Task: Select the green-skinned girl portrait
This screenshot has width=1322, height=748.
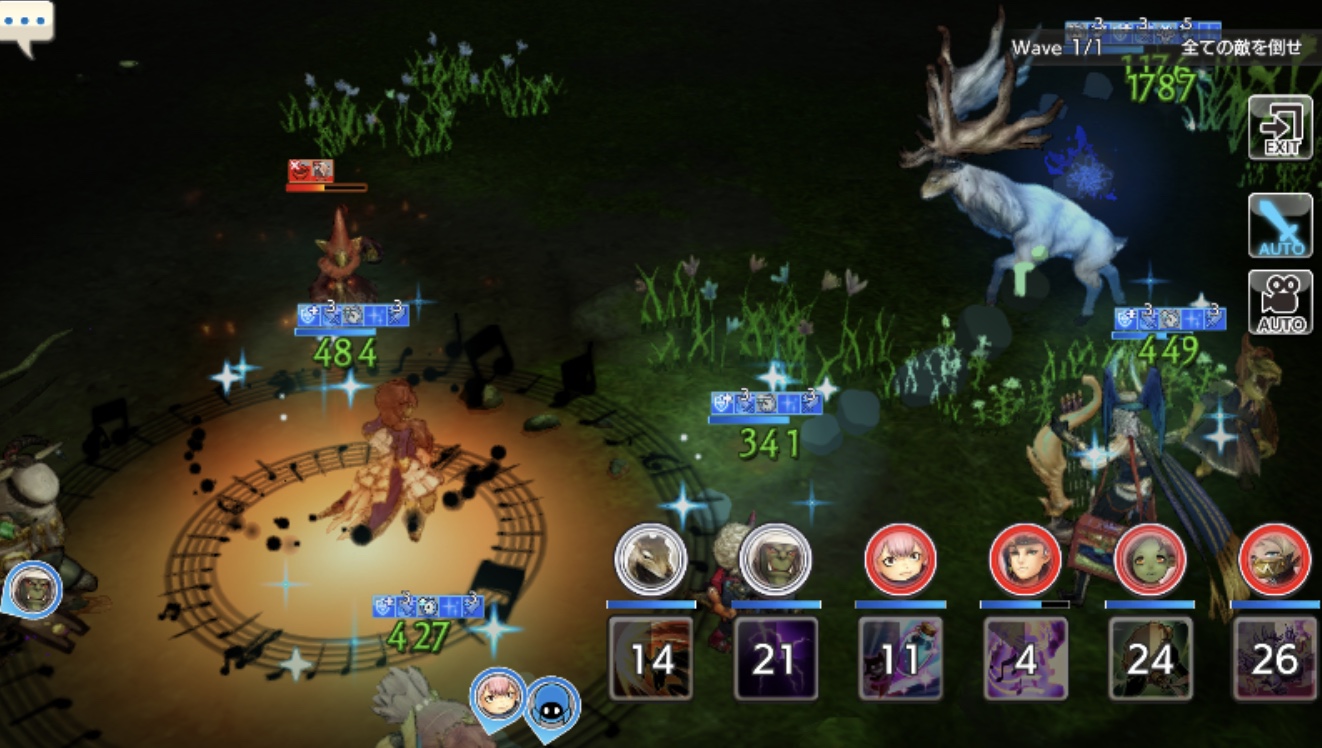Action: pyautogui.click(x=1150, y=559)
